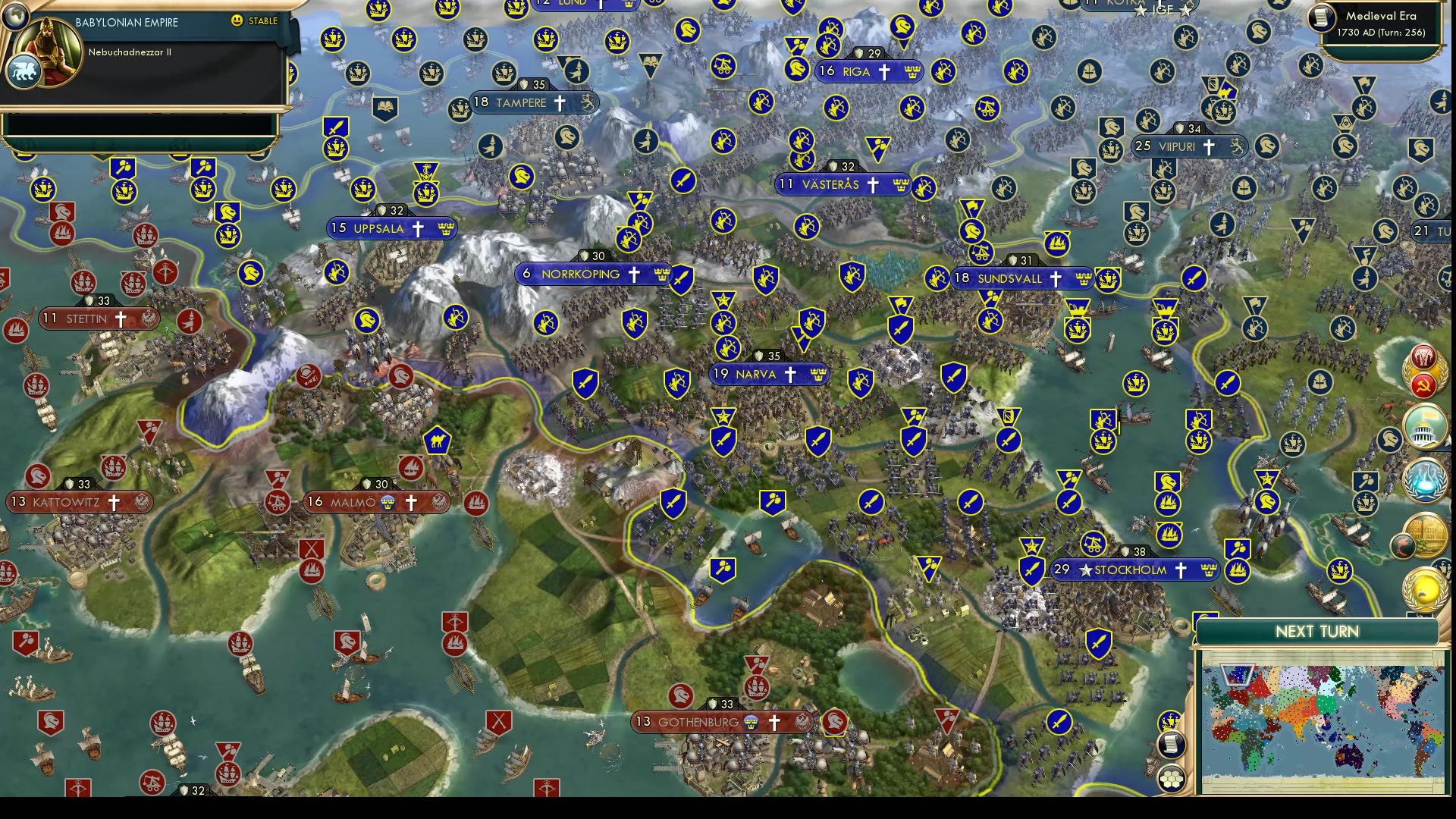Select a blue knight unit flag near Viipuri
The width and height of the screenshot is (1456, 819).
pos(1267,146)
